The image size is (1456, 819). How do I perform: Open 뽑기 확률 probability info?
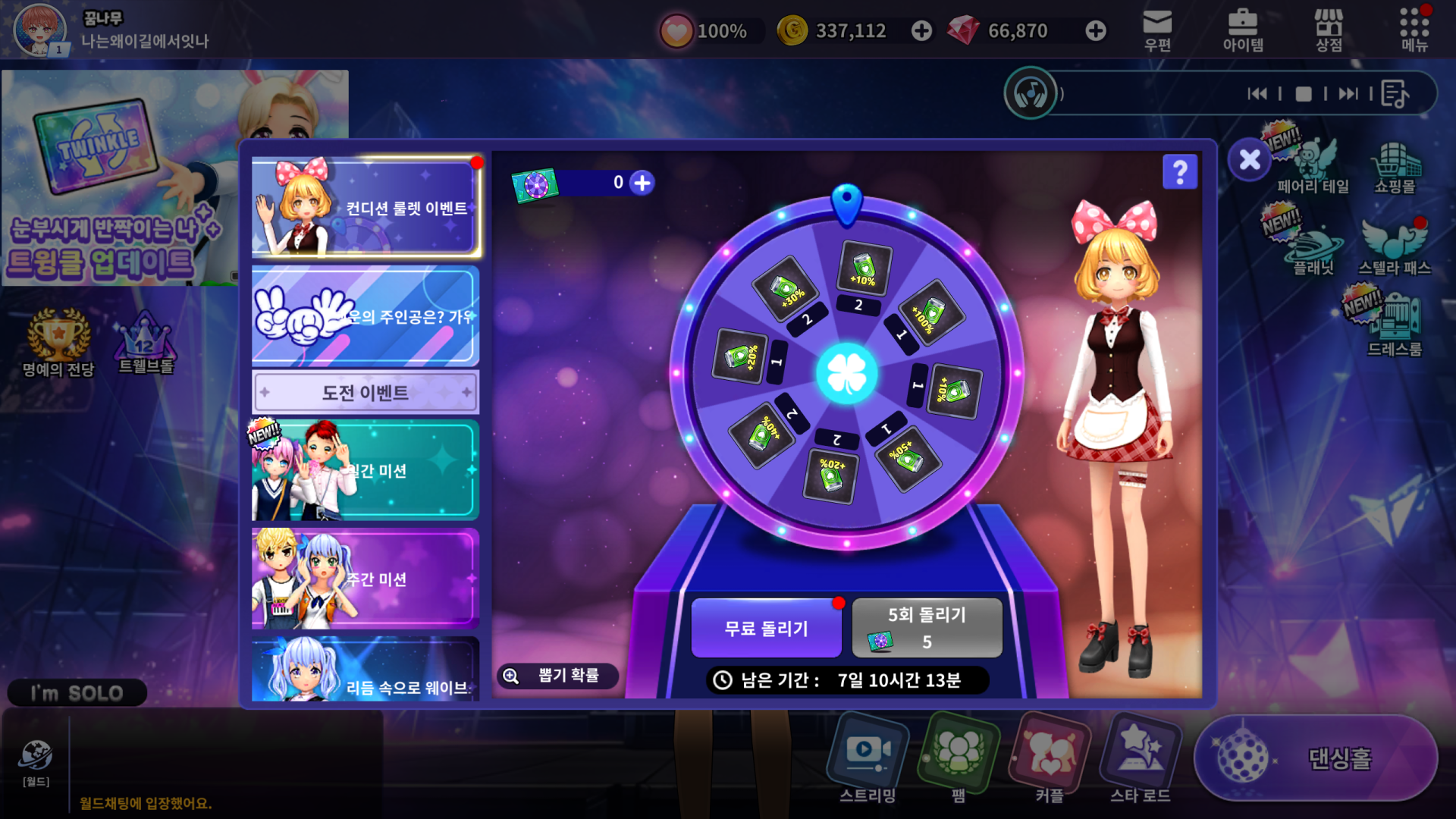(x=557, y=675)
